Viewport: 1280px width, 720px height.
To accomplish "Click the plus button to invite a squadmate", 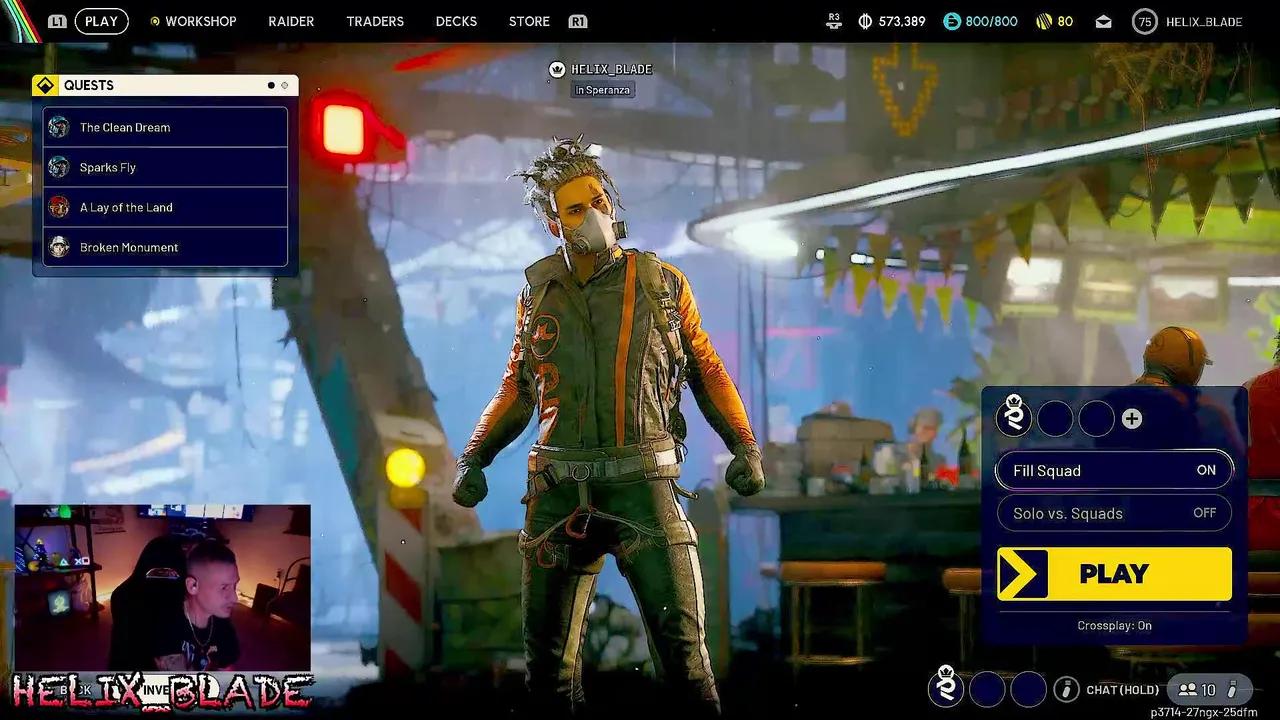I will 1132,418.
